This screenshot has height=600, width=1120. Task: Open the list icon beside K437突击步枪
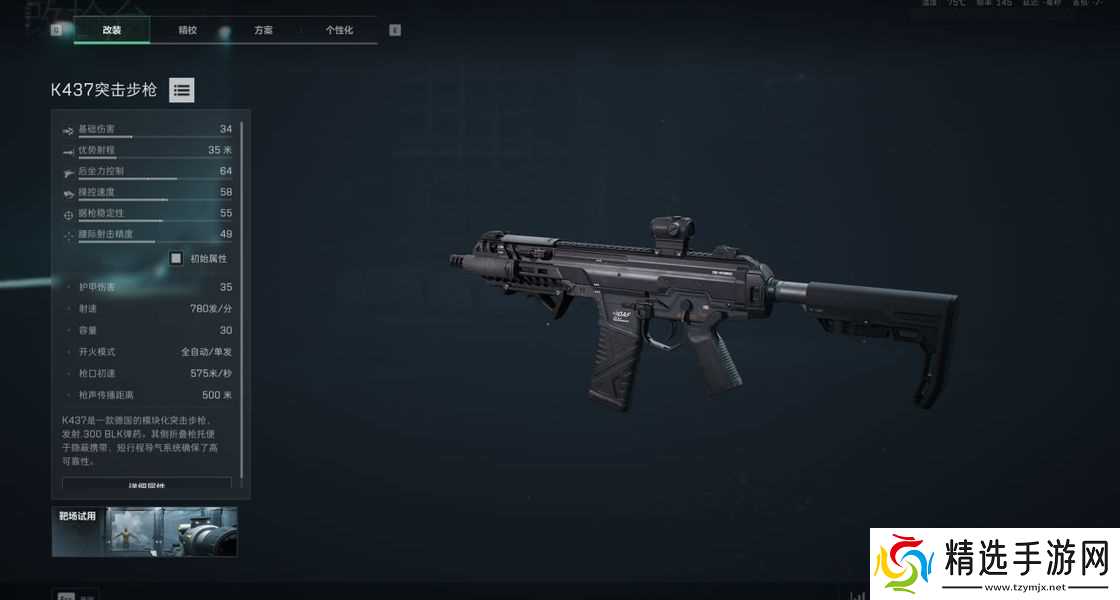click(181, 90)
